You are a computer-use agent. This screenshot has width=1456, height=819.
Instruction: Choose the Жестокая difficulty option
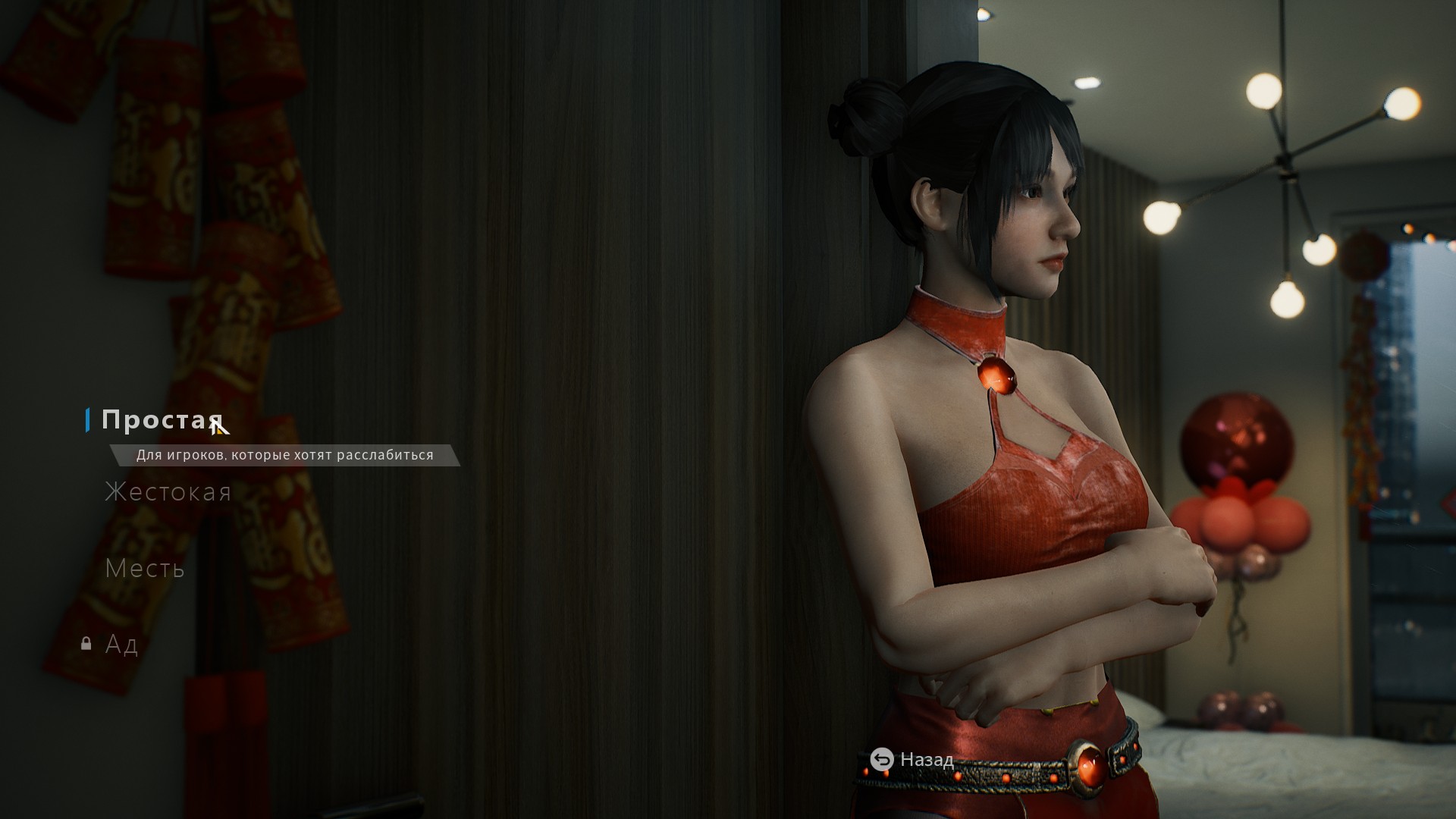click(168, 492)
